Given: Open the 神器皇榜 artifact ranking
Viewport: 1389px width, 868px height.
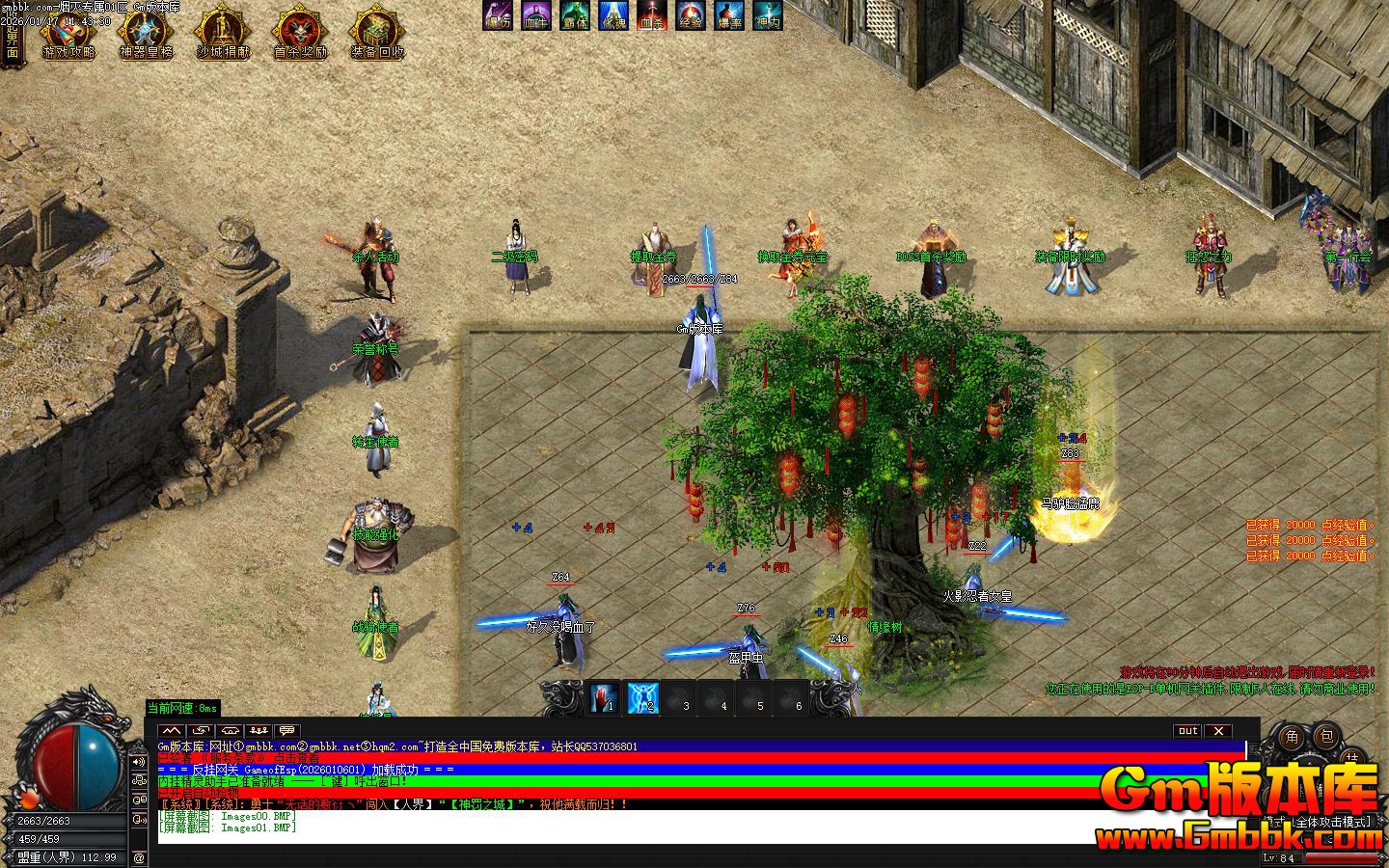Looking at the screenshot, I should coord(146,34).
